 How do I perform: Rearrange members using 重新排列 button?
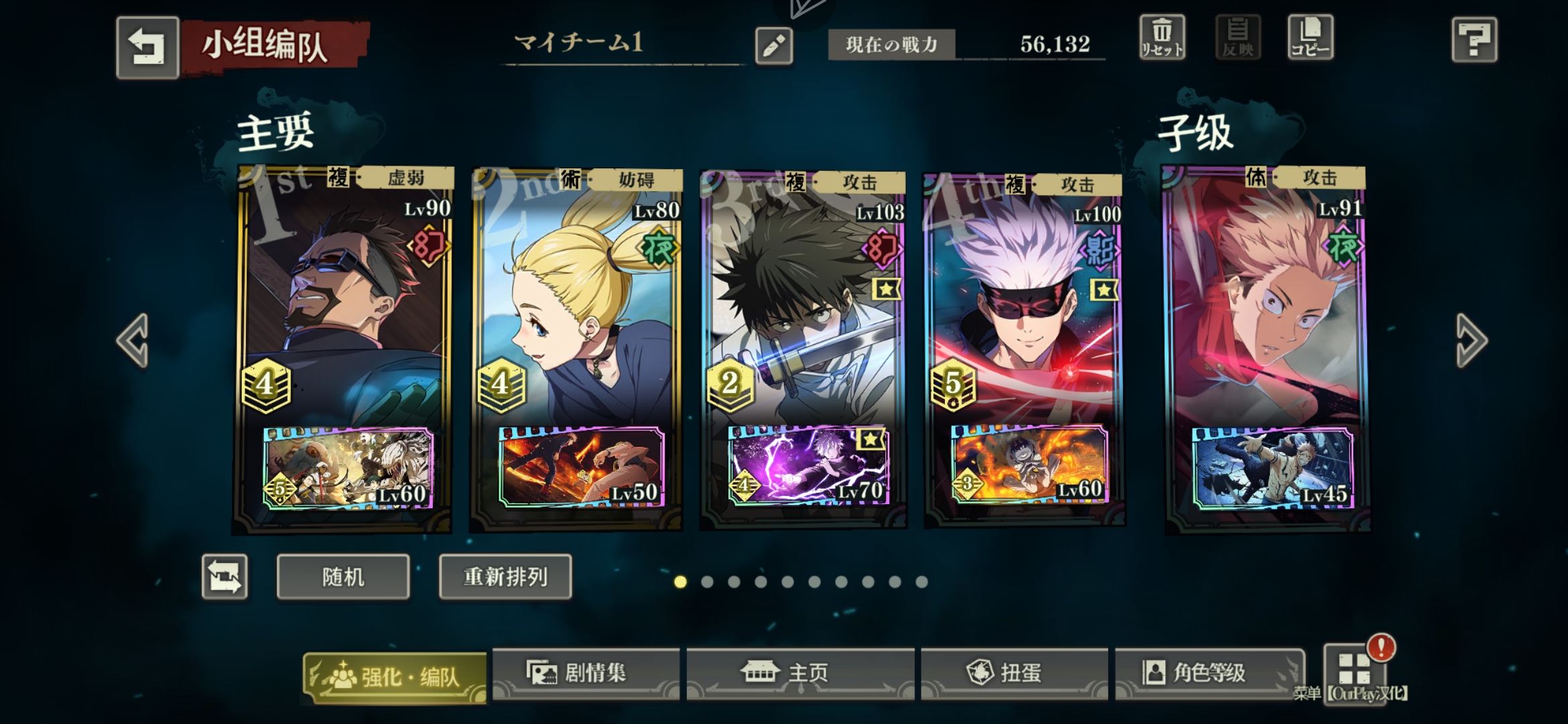[x=505, y=577]
